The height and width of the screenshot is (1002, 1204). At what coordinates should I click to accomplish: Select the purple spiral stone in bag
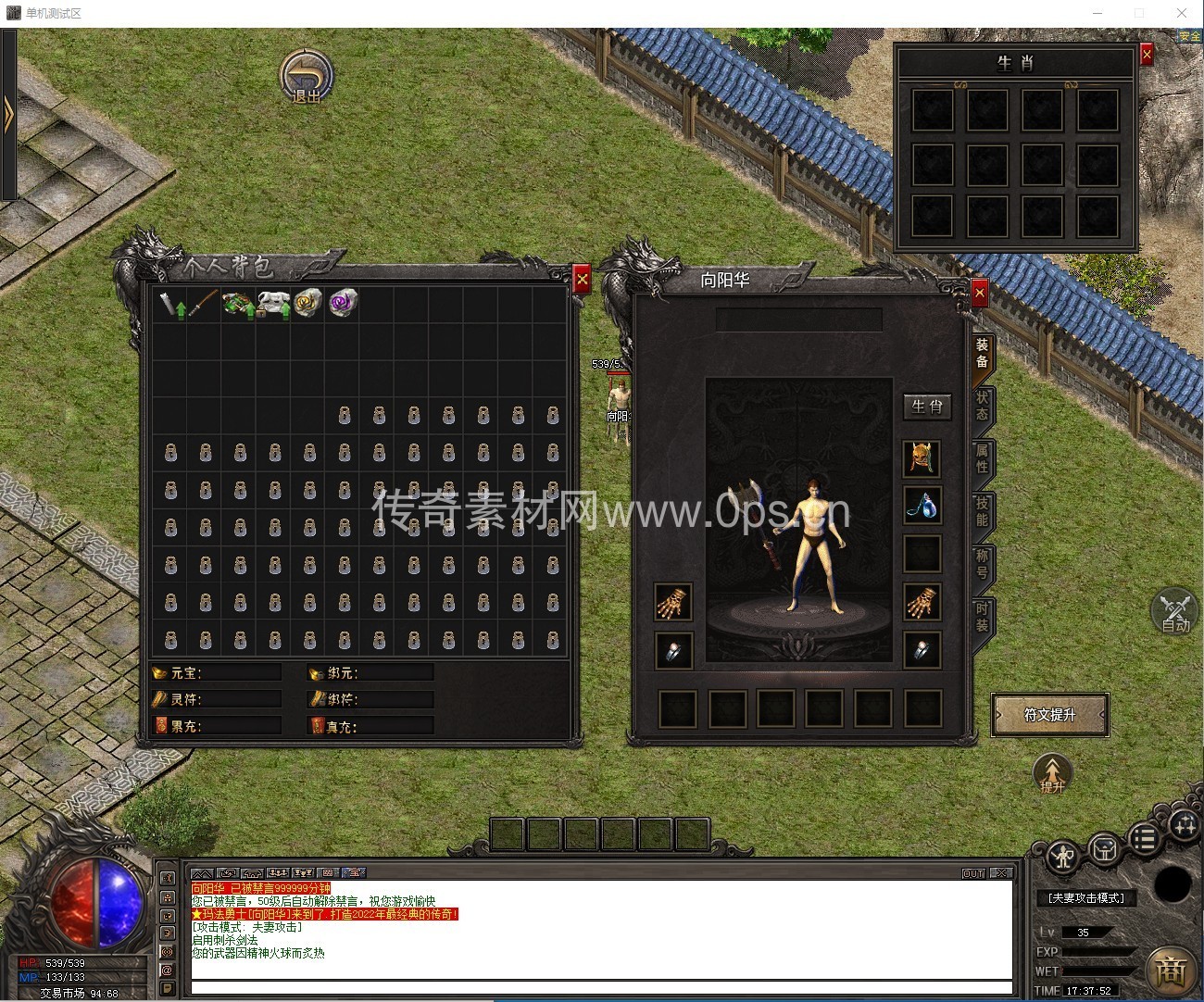(x=342, y=303)
